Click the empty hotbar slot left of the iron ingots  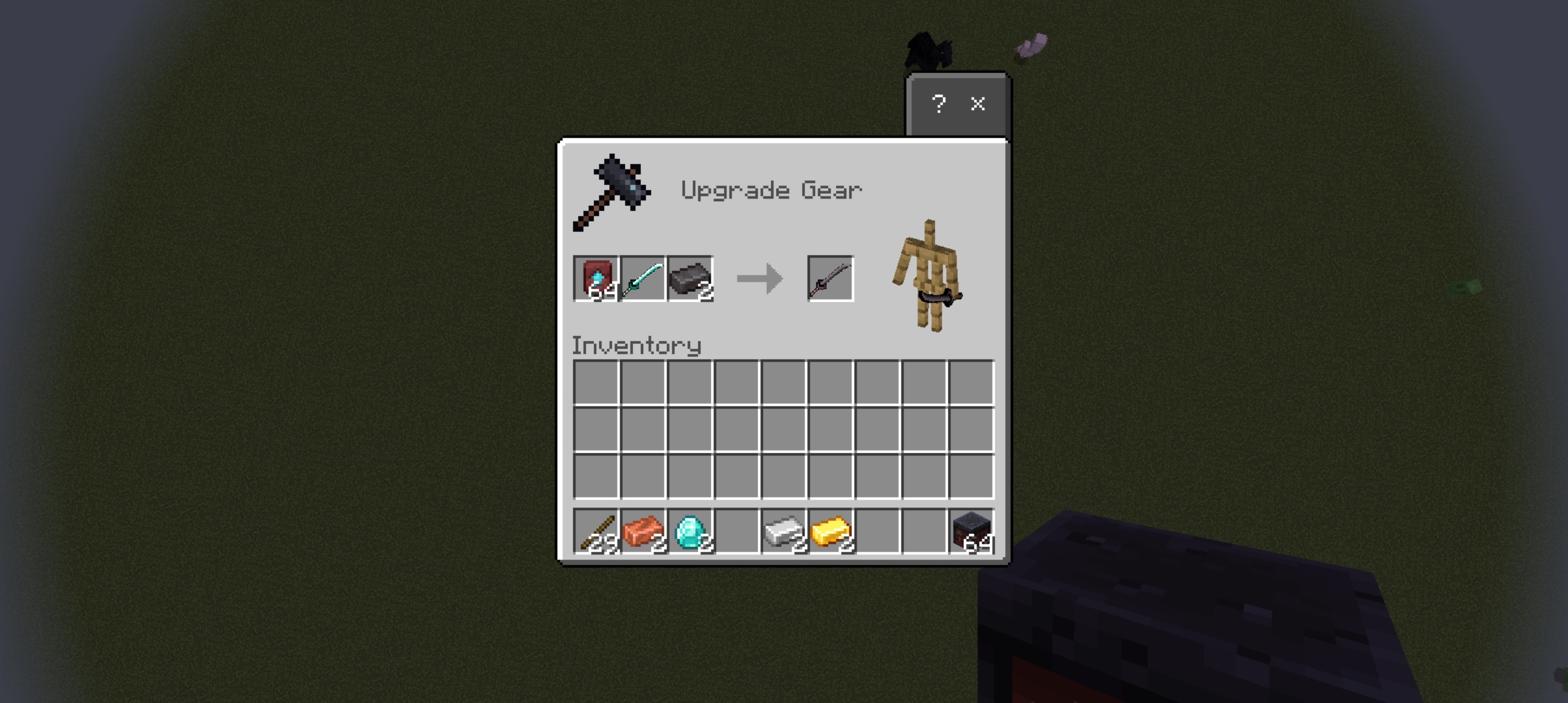pyautogui.click(x=736, y=532)
